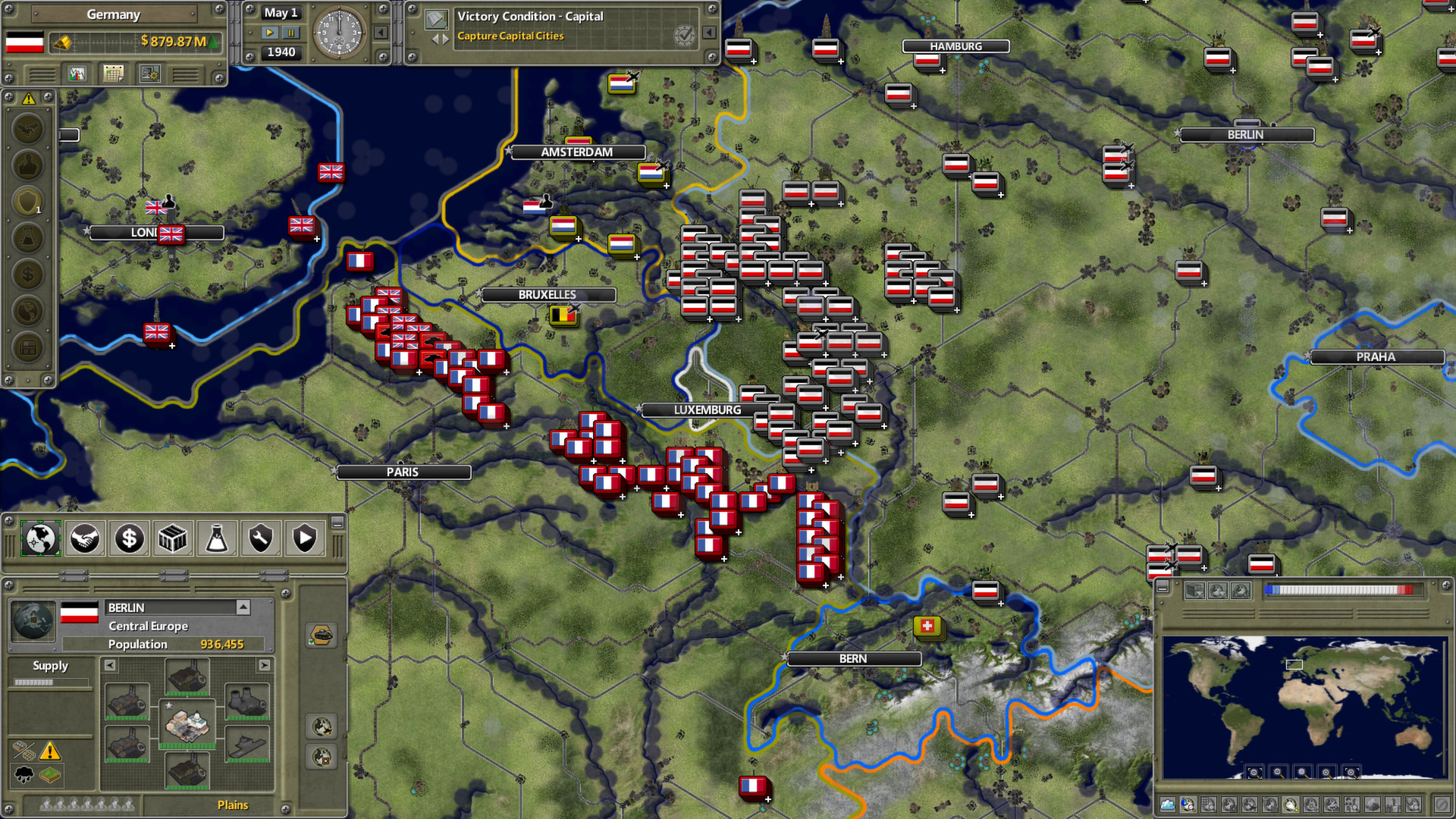Toggle the rain weather display in the Berlin panel

pyautogui.click(x=23, y=775)
